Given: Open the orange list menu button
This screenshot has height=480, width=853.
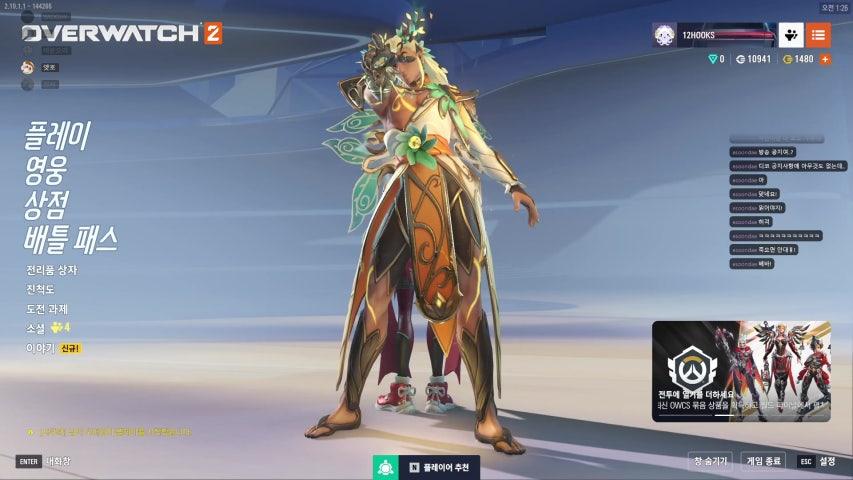Looking at the screenshot, I should (x=818, y=35).
